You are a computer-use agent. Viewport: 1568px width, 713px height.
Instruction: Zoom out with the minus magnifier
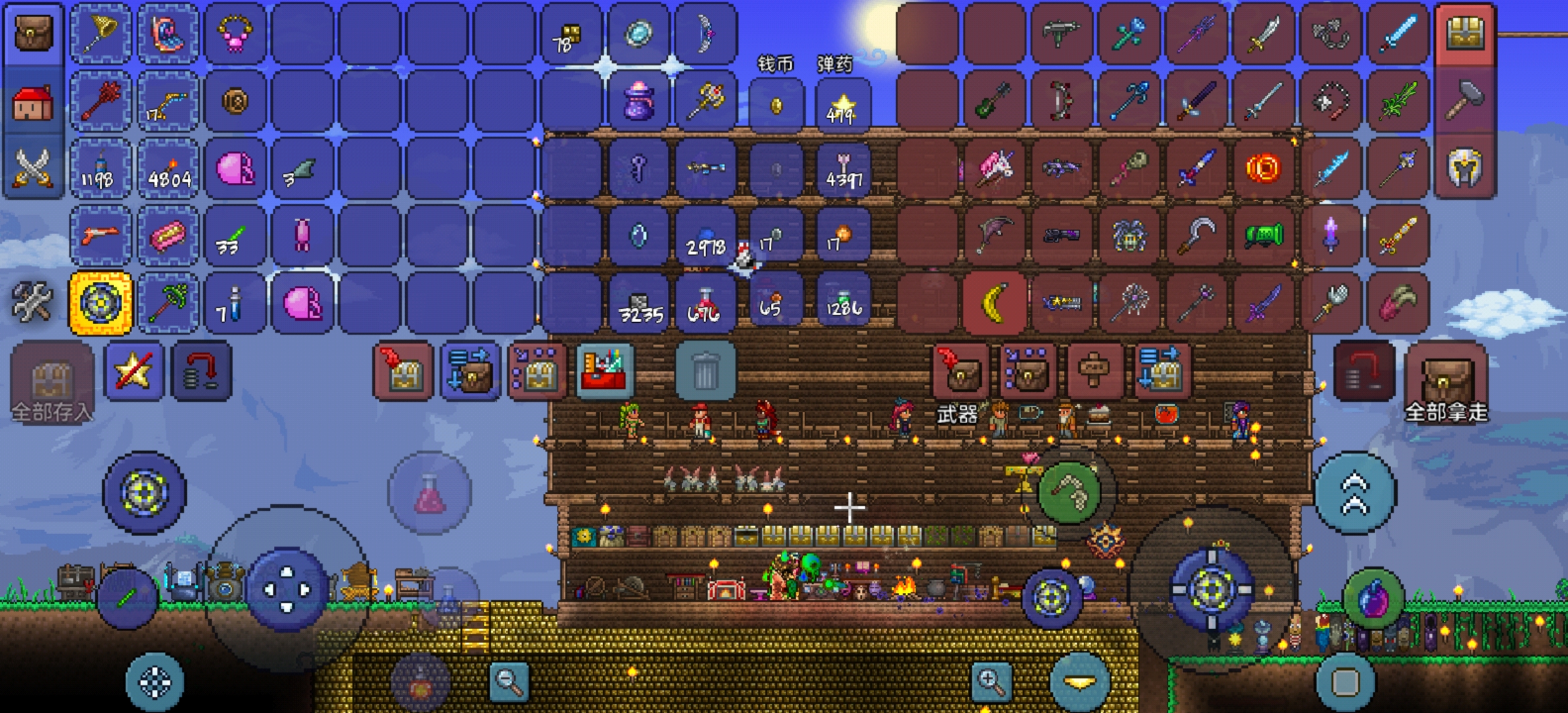[509, 680]
